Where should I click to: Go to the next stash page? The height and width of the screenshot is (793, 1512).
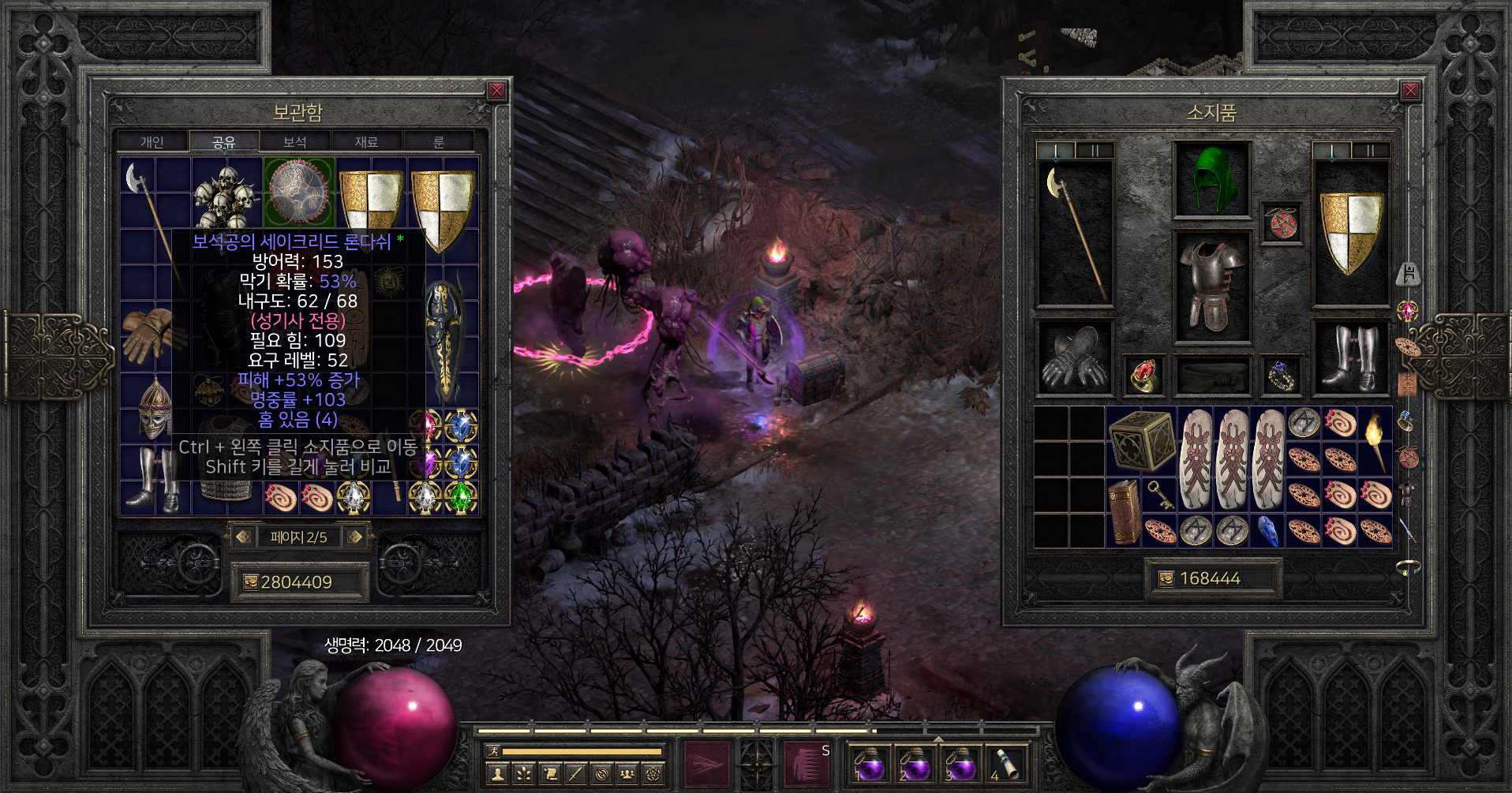pyautogui.click(x=355, y=537)
